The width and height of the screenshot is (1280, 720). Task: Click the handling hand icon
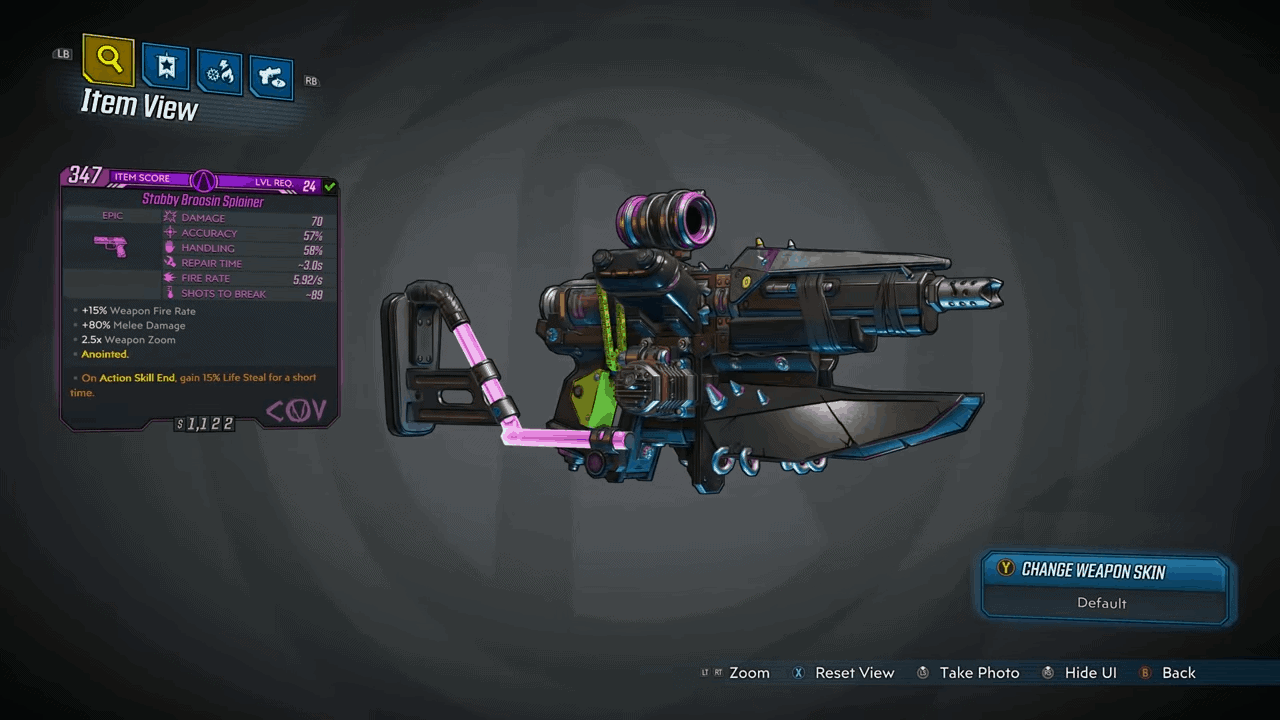tap(172, 248)
